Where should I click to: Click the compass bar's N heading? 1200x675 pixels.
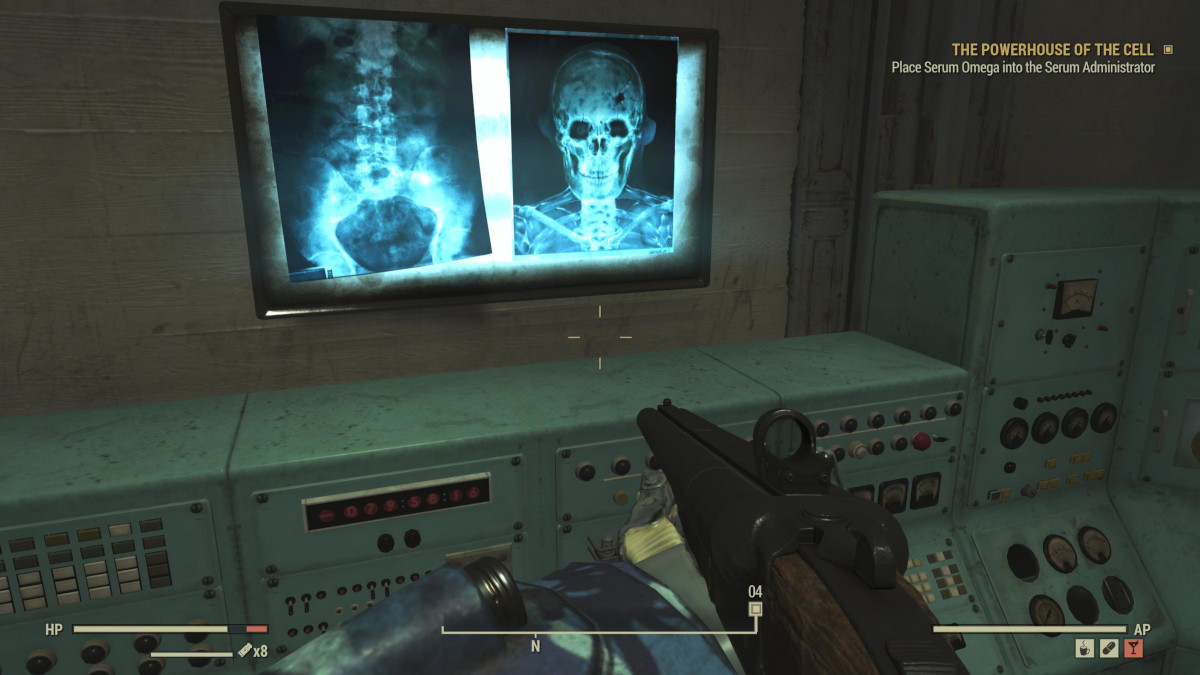pos(535,646)
